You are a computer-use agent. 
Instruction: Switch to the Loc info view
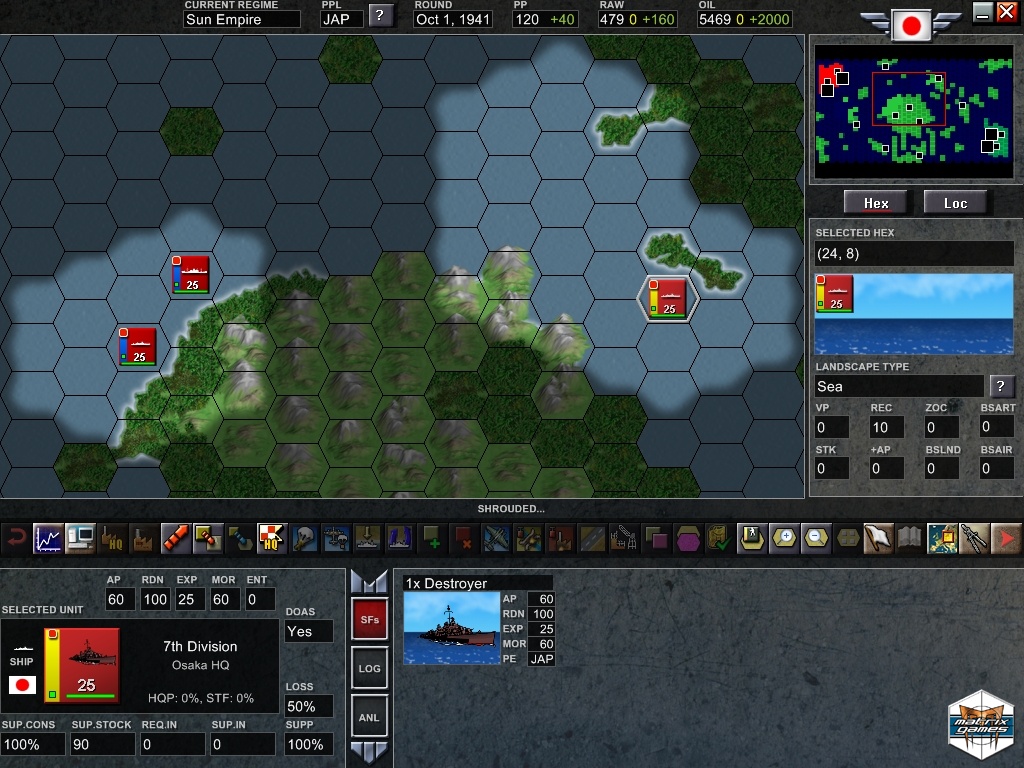tap(955, 203)
